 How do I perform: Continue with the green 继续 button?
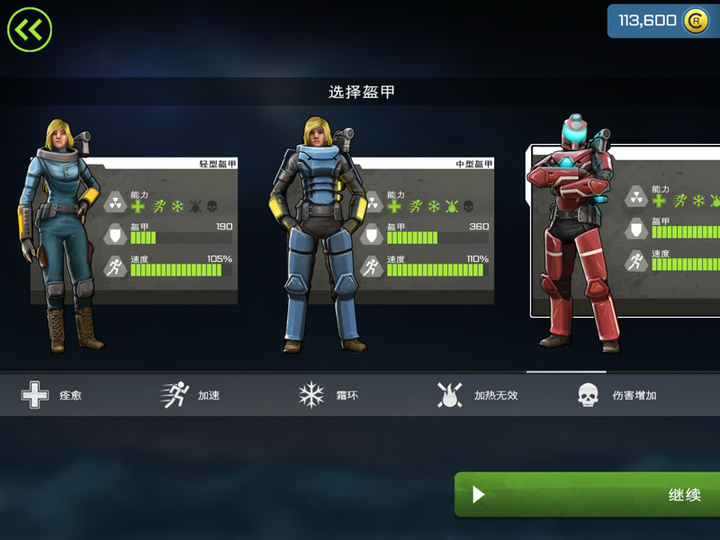587,494
